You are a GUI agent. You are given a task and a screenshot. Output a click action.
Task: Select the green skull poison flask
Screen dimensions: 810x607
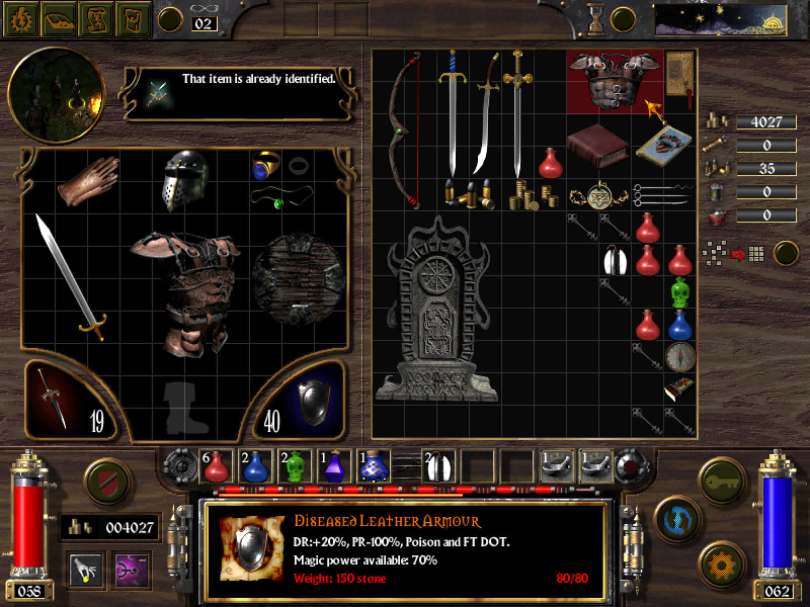tap(680, 293)
